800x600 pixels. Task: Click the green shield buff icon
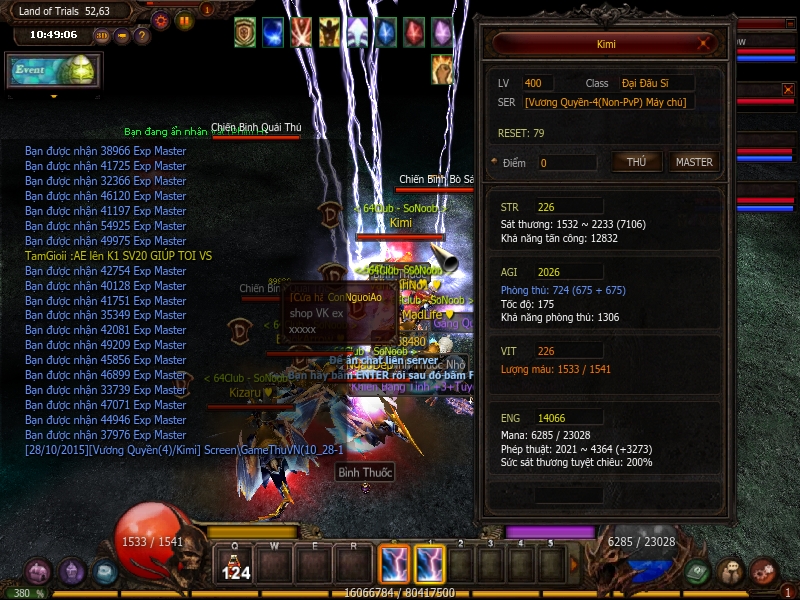245,32
